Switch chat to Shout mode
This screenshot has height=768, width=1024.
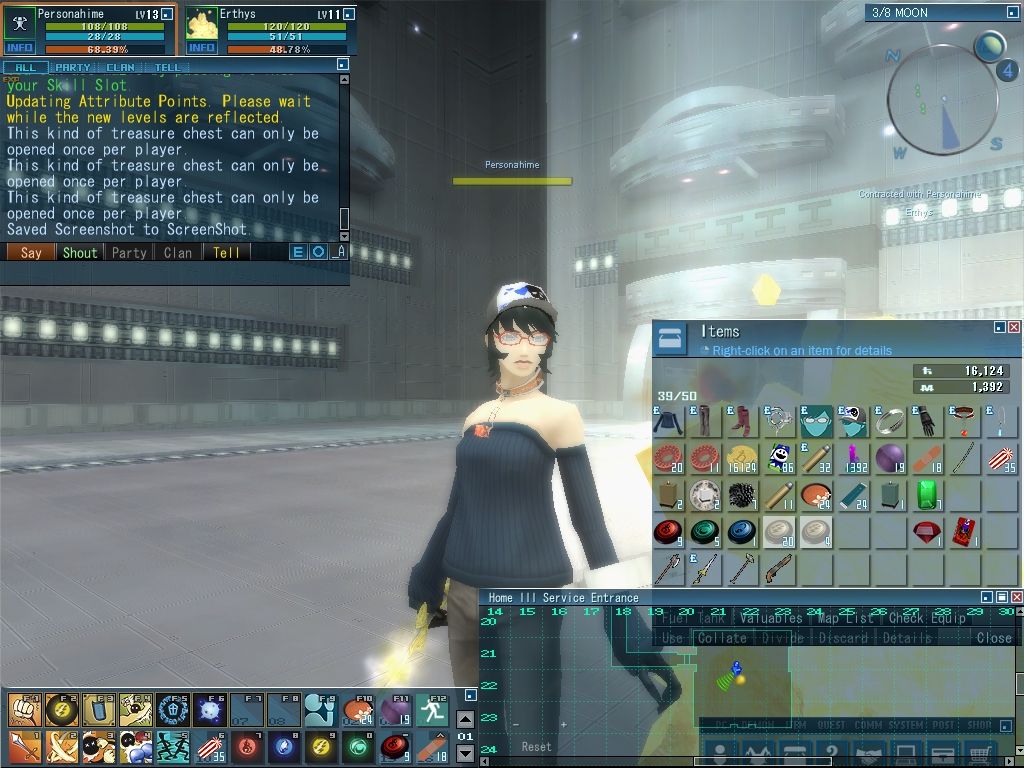[x=80, y=253]
